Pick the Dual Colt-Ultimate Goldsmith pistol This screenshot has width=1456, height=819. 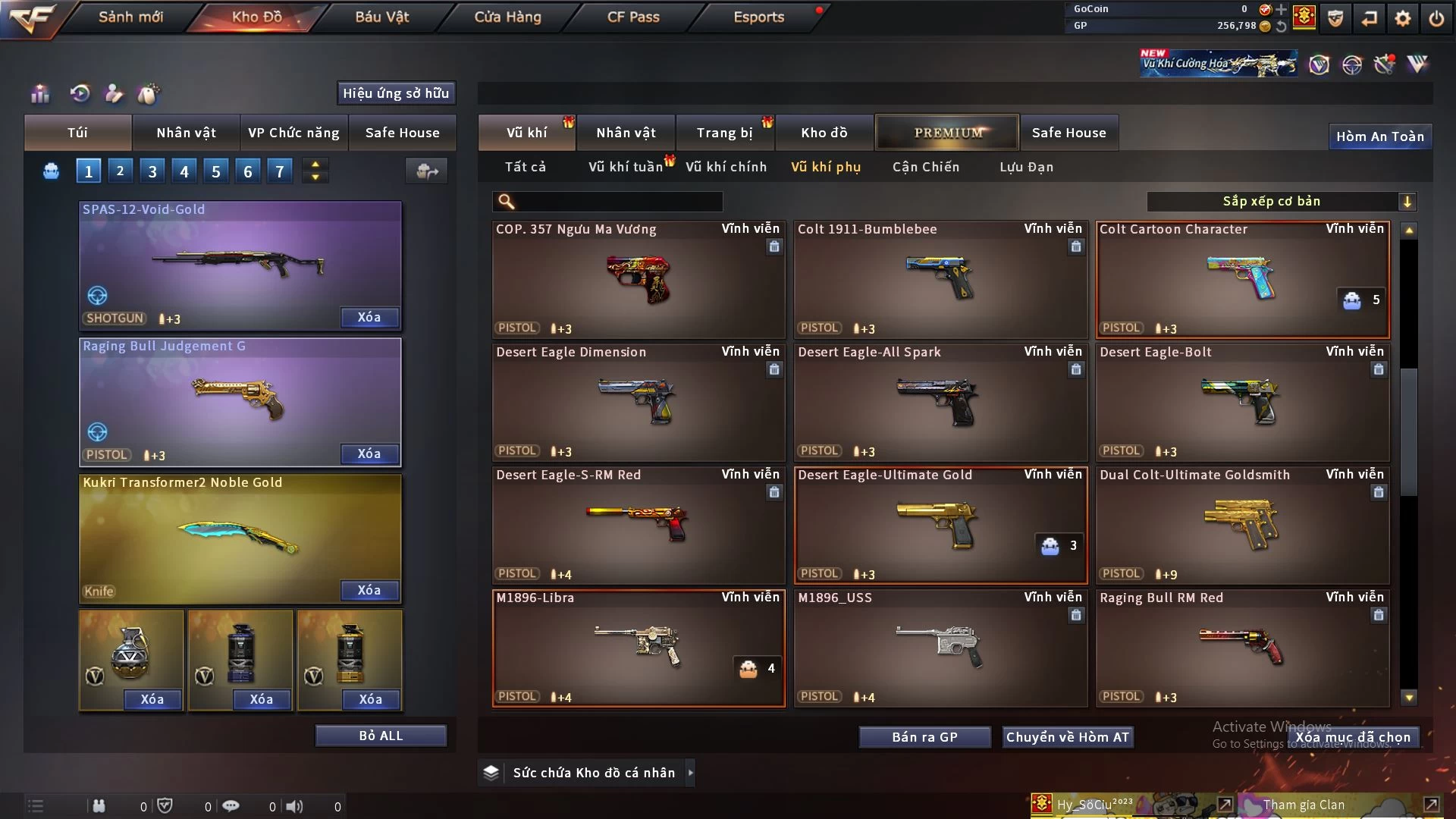coord(1242,525)
